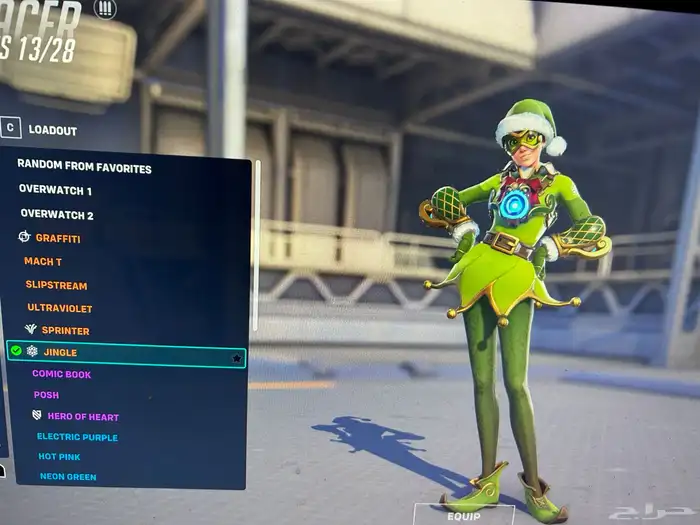This screenshot has height=525, width=700.
Task: Toggle the favorite star on Jingle
Action: tap(236, 357)
